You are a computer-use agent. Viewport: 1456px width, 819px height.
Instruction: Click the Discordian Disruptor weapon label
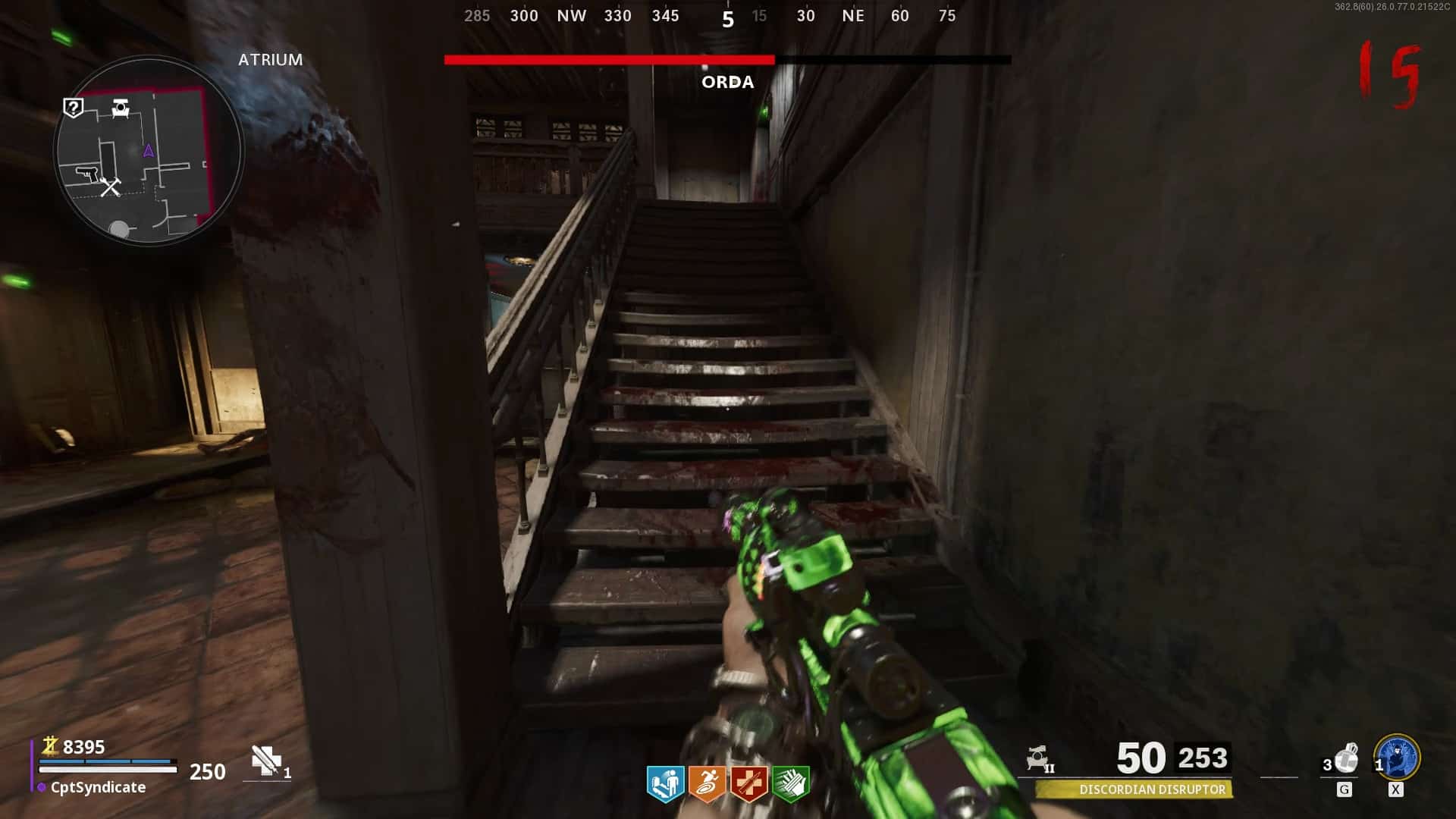tap(1151, 790)
